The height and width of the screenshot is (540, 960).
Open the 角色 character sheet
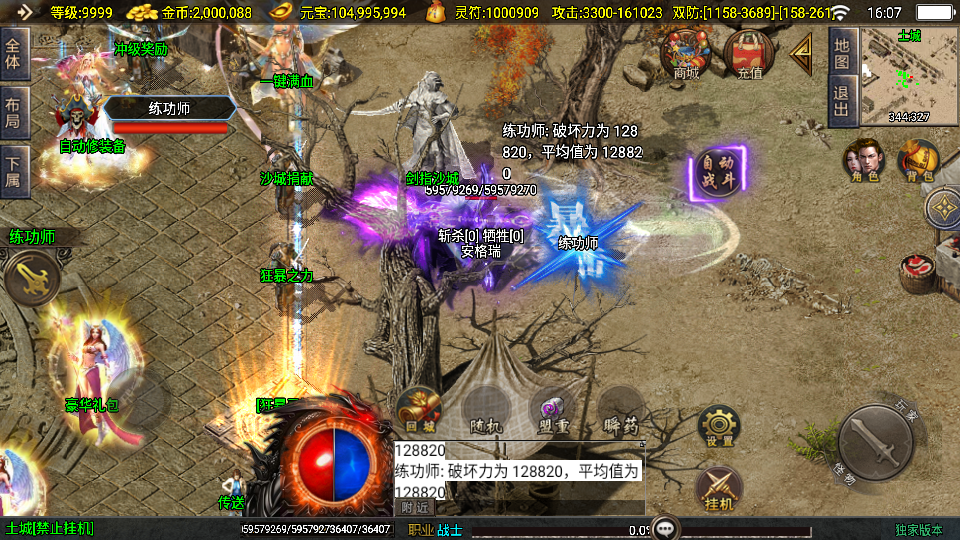click(x=863, y=161)
